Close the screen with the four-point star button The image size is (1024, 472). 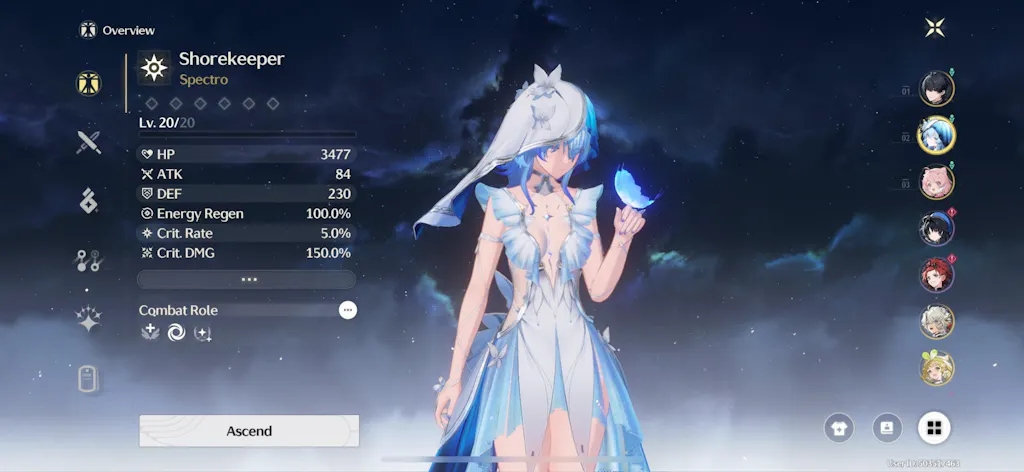pyautogui.click(x=935, y=28)
